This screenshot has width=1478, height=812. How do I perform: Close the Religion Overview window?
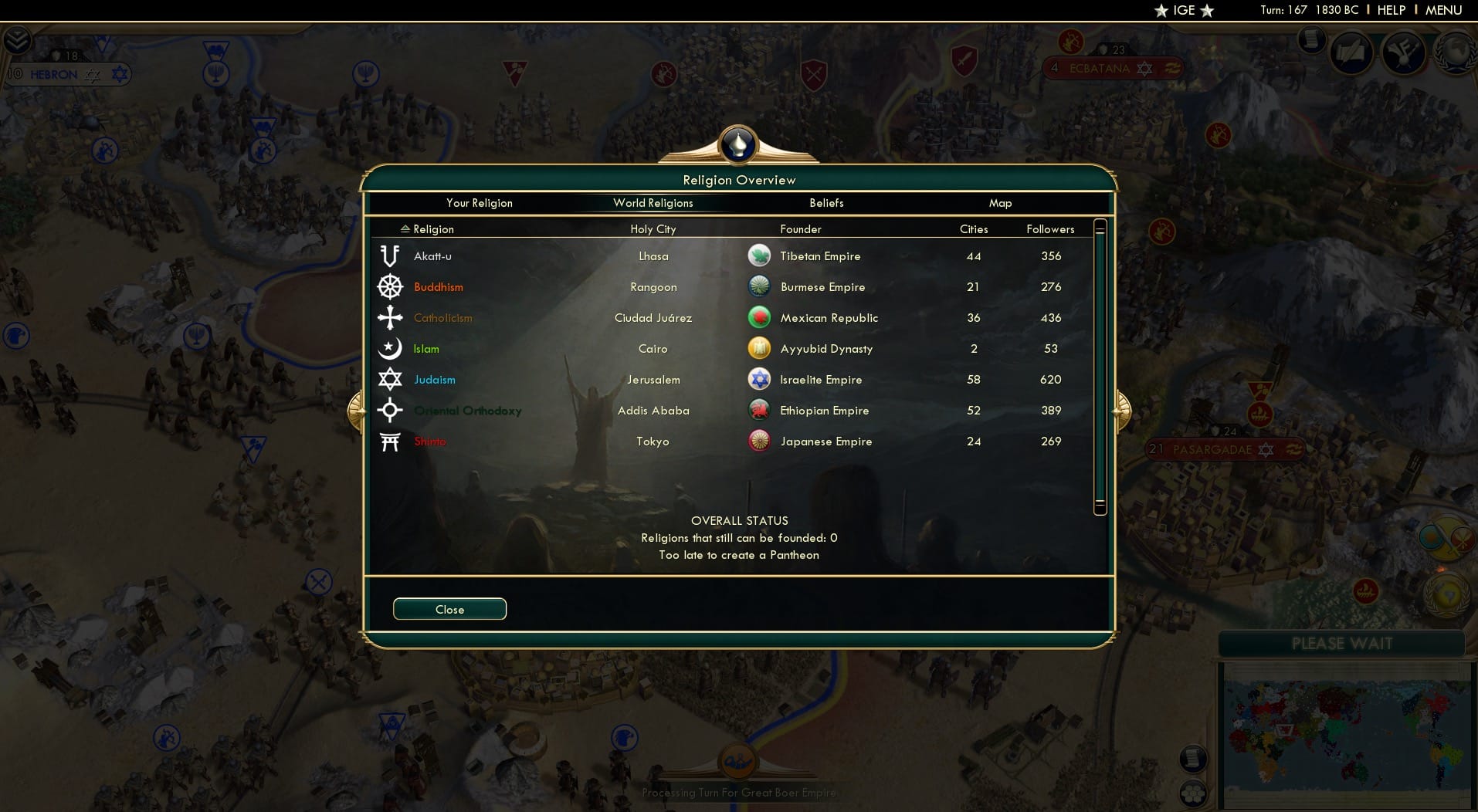449,609
